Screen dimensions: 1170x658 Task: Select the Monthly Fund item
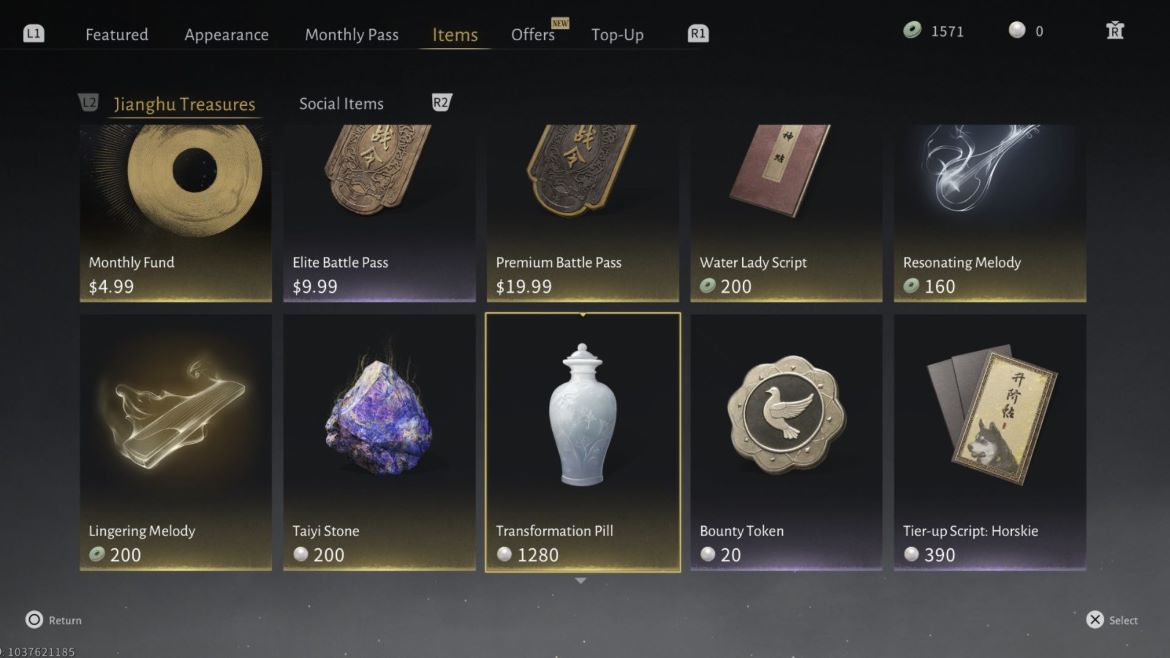(x=176, y=213)
